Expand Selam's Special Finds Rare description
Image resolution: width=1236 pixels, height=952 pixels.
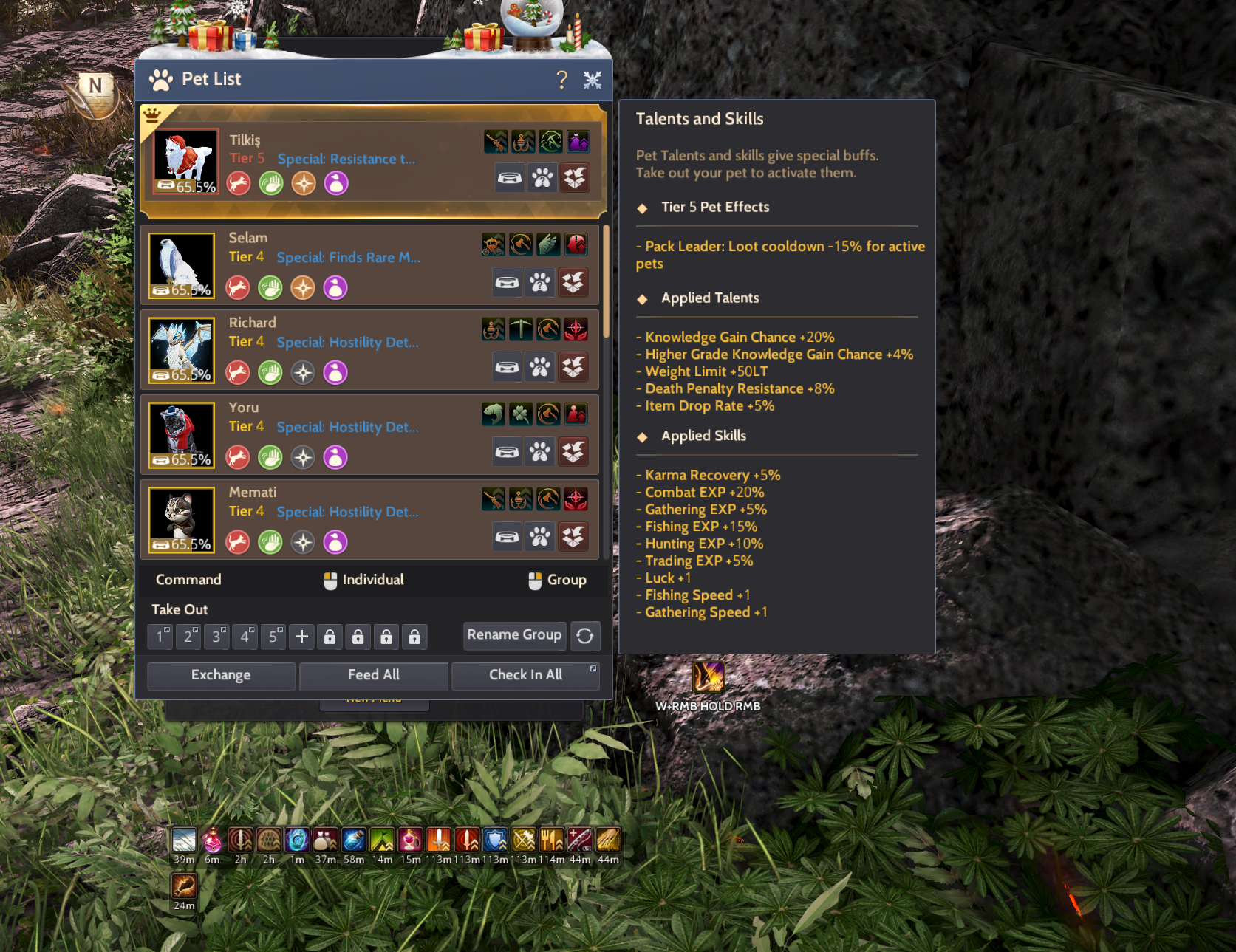coord(348,258)
